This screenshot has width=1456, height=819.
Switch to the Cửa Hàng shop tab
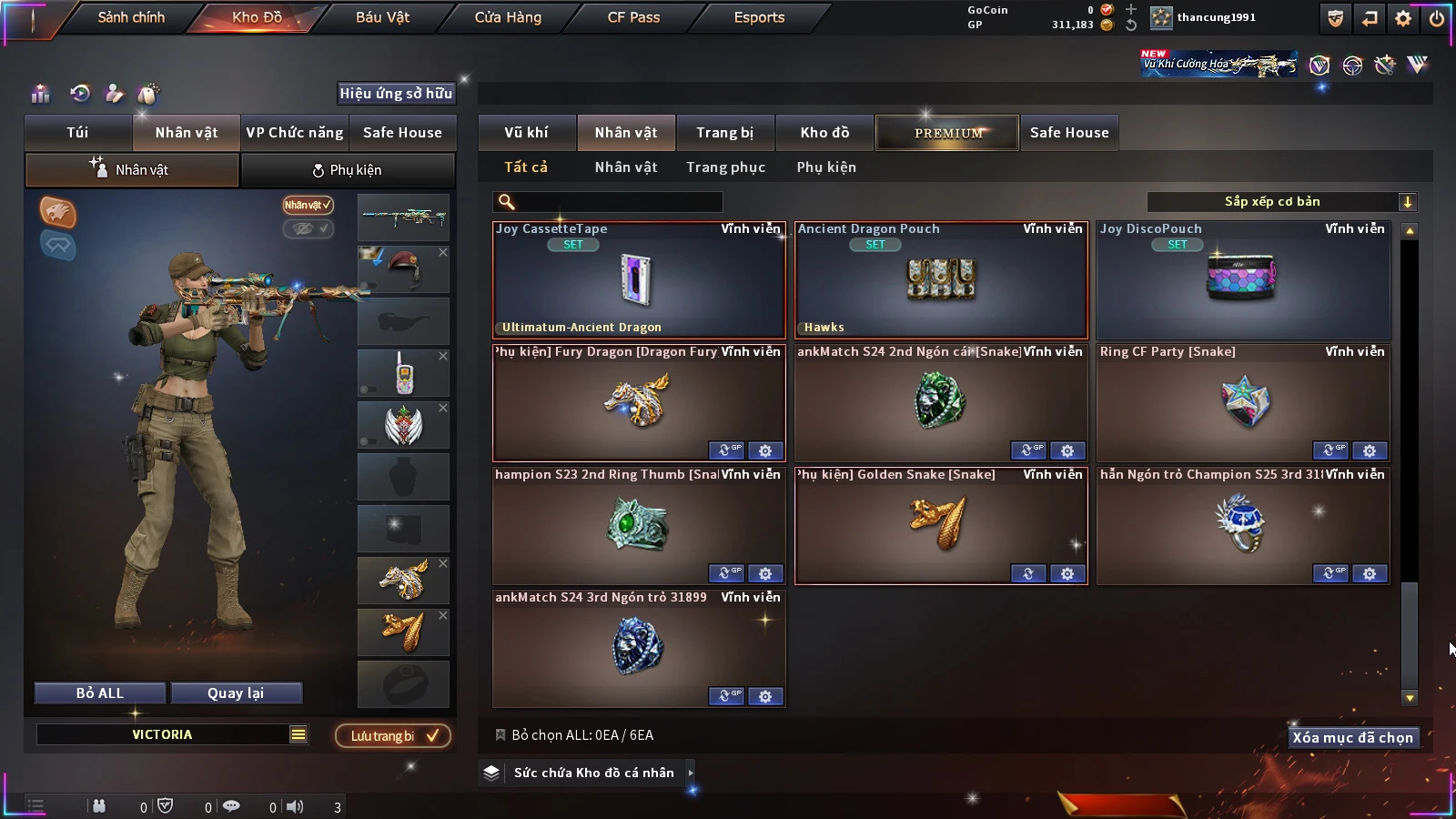[x=508, y=17]
